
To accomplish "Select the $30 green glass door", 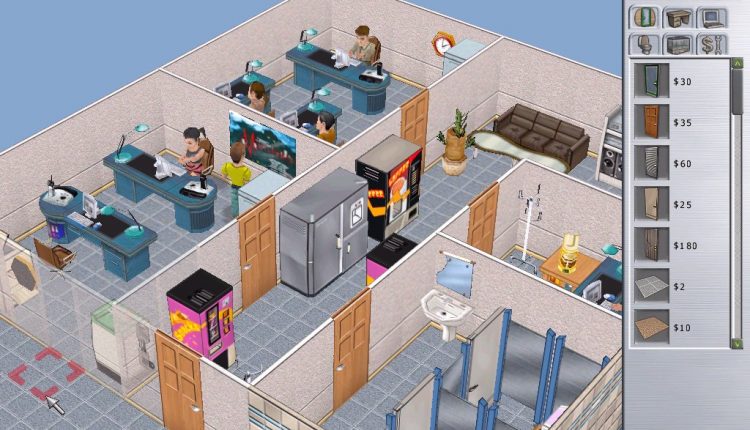I will (x=651, y=80).
